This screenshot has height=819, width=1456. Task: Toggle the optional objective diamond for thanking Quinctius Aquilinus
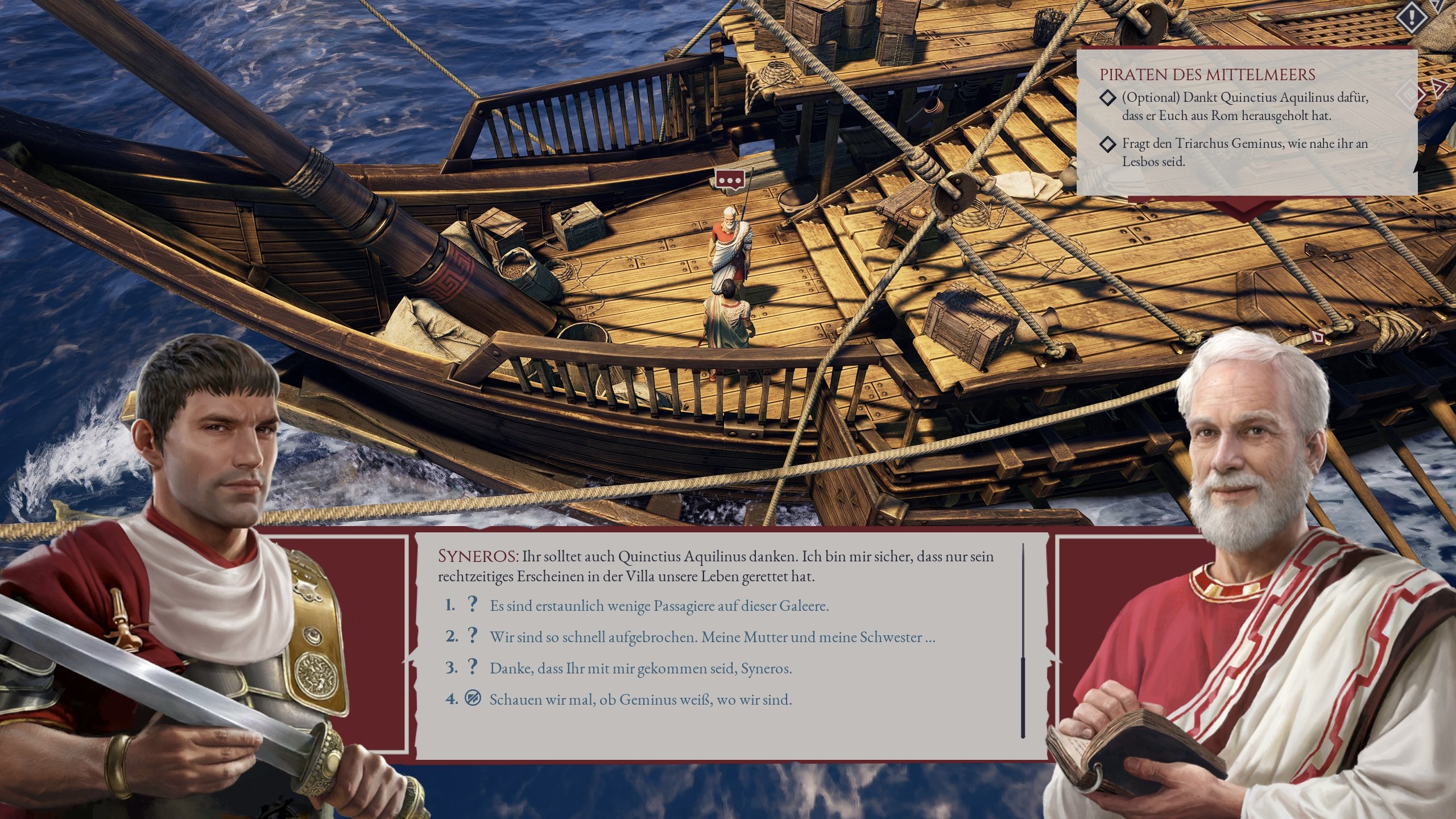1108,98
